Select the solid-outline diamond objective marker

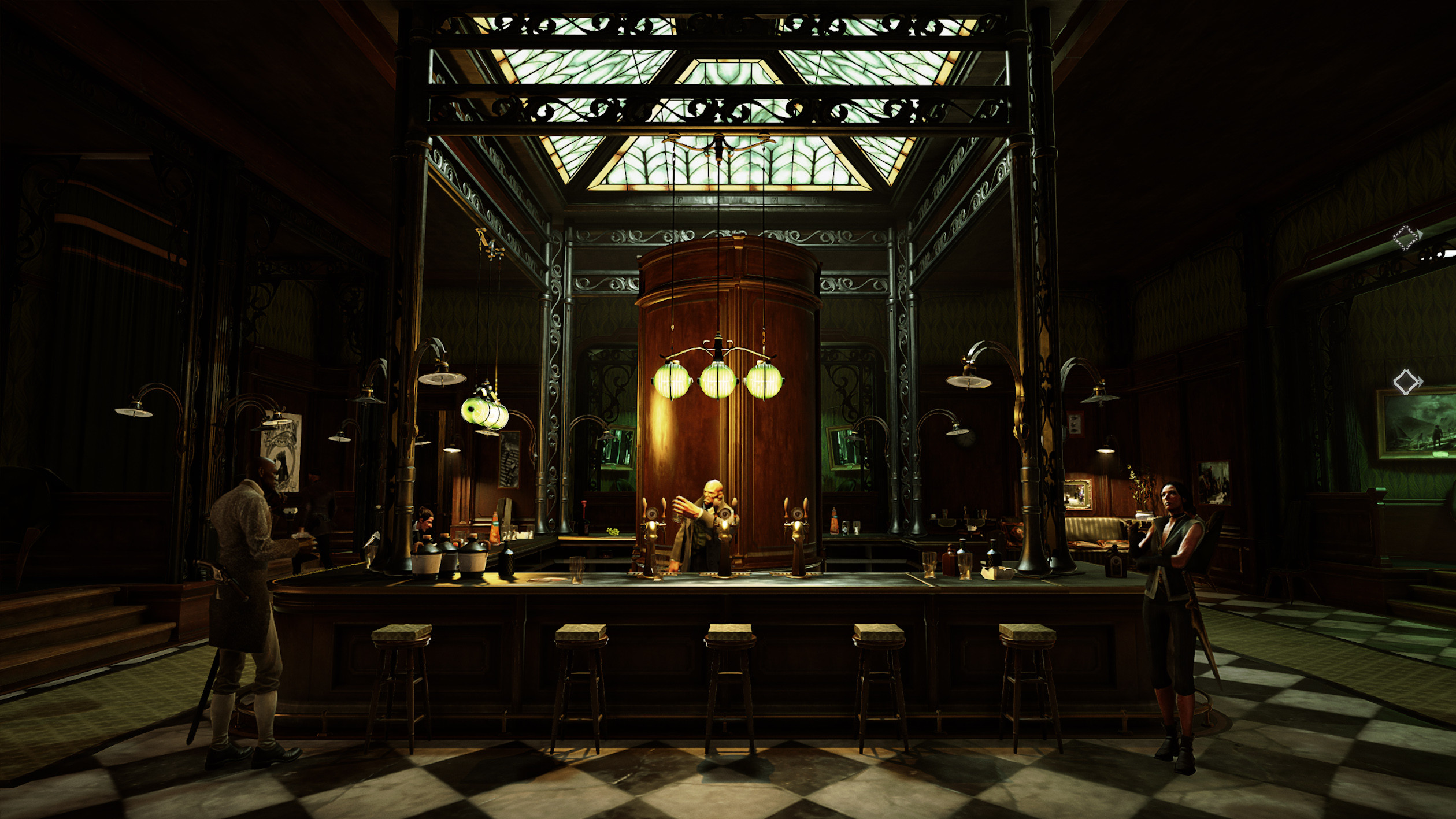tap(1406, 382)
